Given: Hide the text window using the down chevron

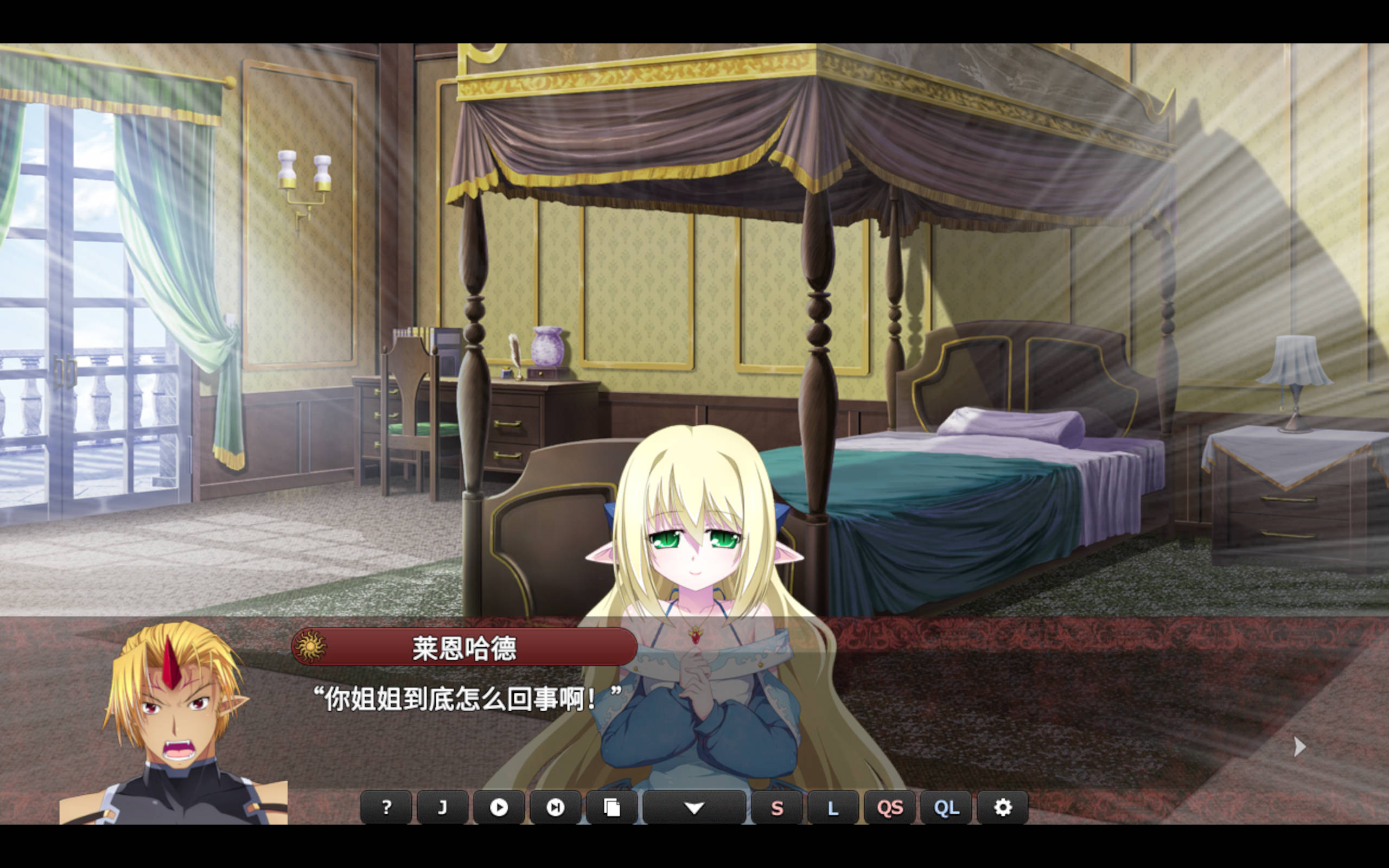Looking at the screenshot, I should click(695, 808).
